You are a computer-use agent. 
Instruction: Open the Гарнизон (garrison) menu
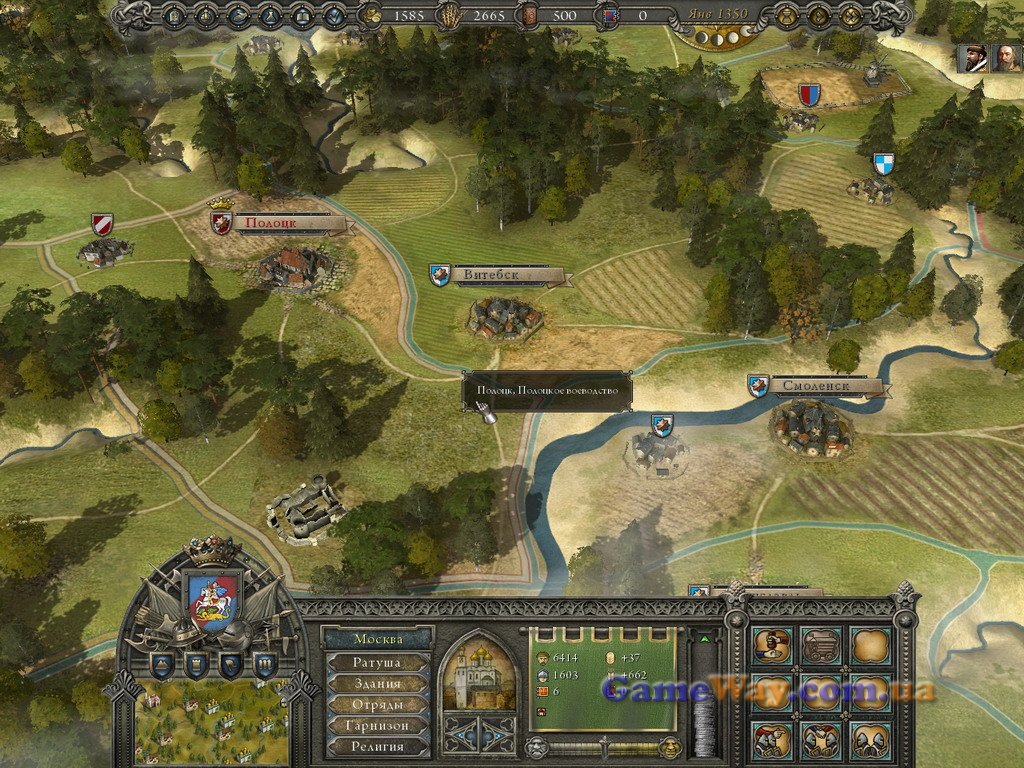point(377,725)
